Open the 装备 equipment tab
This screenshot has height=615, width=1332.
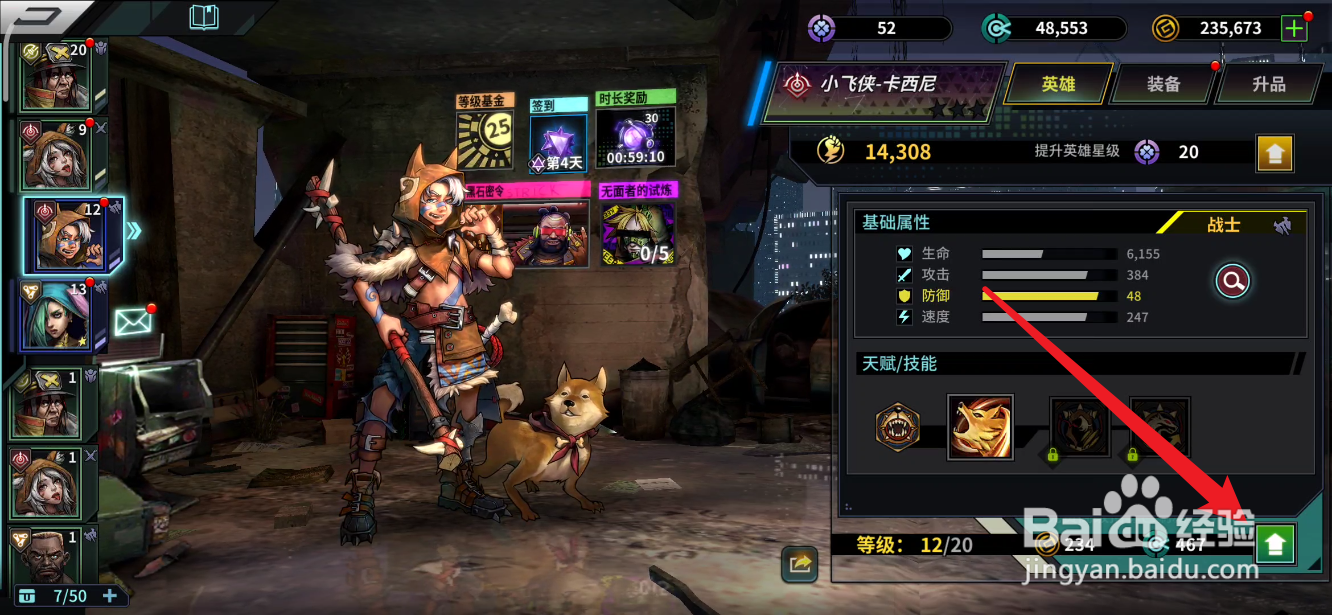click(x=1162, y=84)
